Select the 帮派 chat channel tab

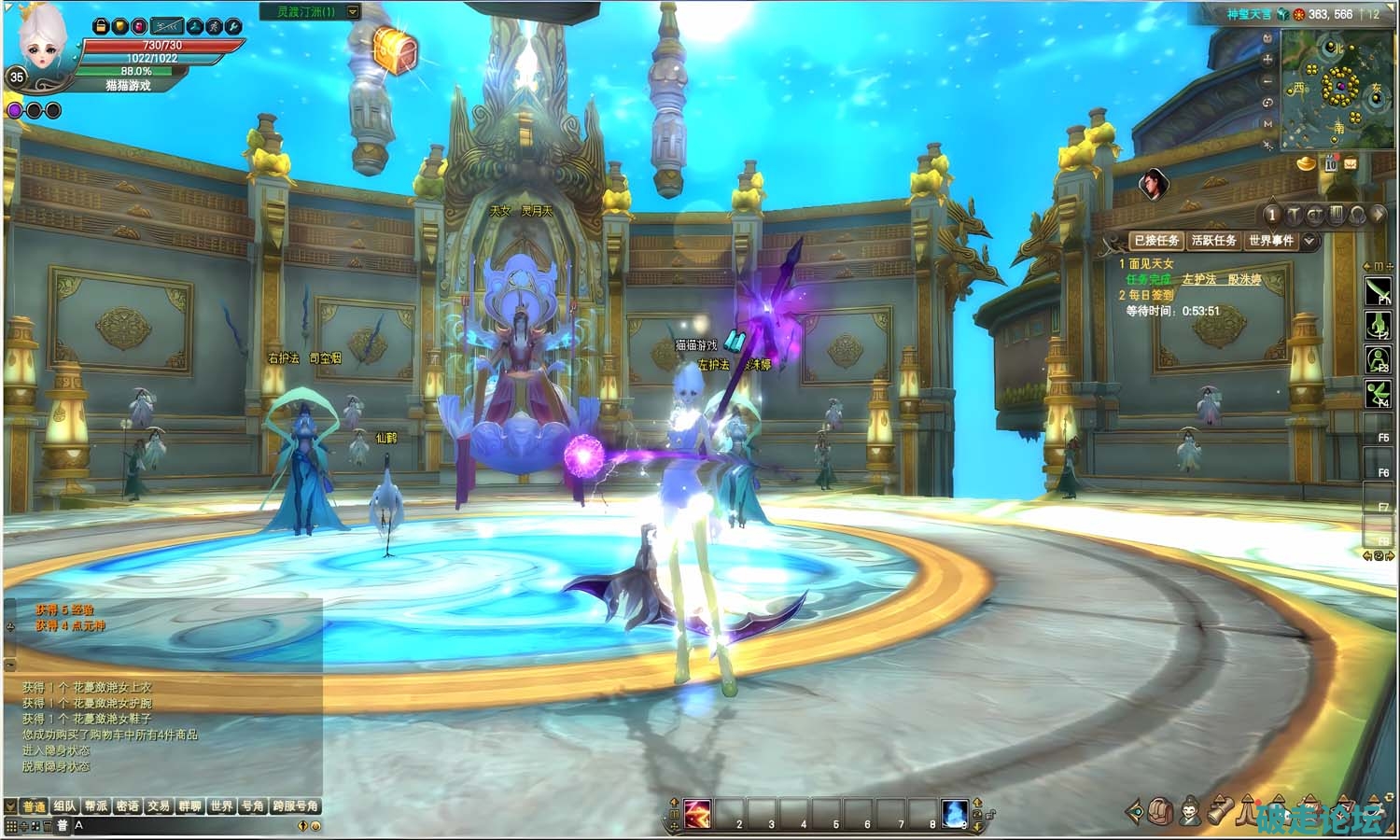point(96,806)
